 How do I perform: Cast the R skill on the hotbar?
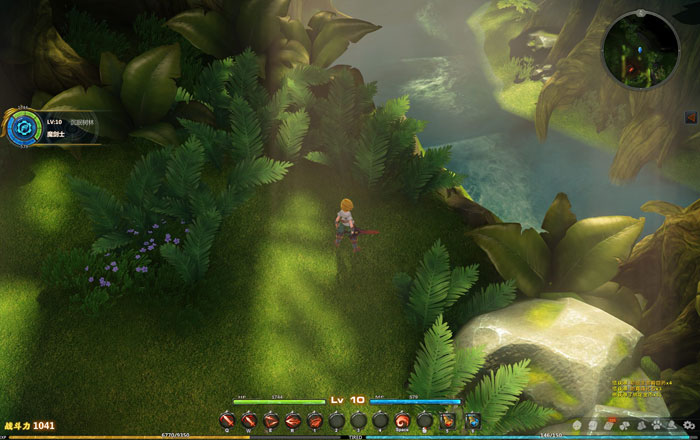(292, 420)
